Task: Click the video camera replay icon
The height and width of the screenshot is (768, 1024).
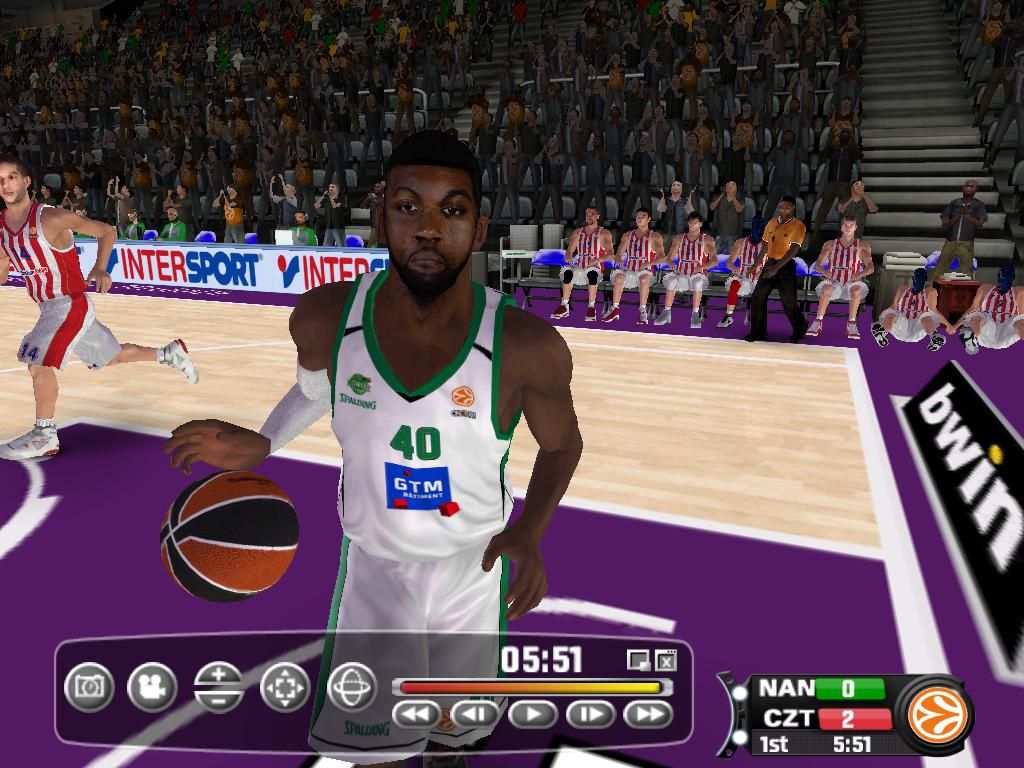Action: pos(152,687)
